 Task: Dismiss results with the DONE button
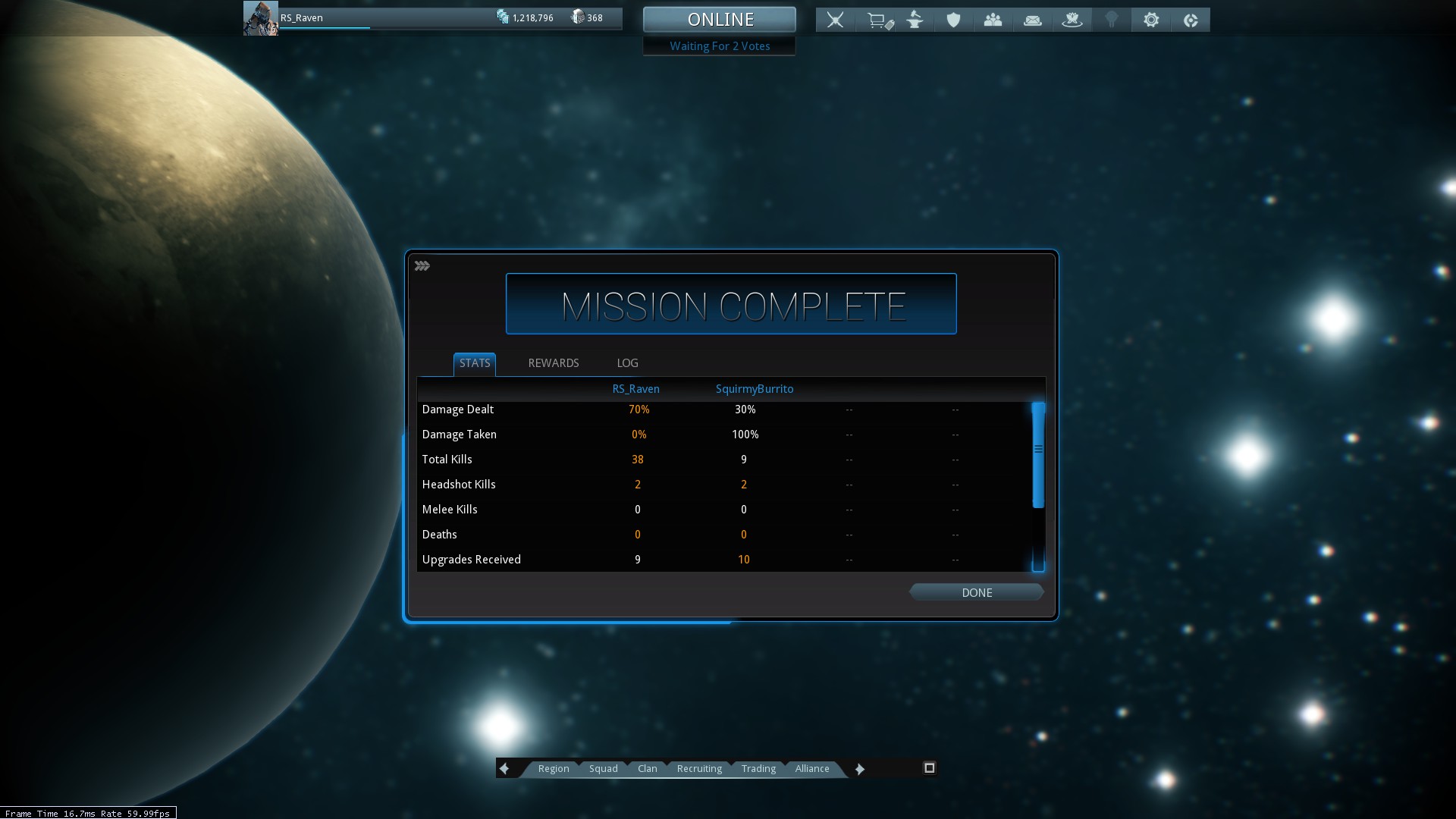(976, 592)
